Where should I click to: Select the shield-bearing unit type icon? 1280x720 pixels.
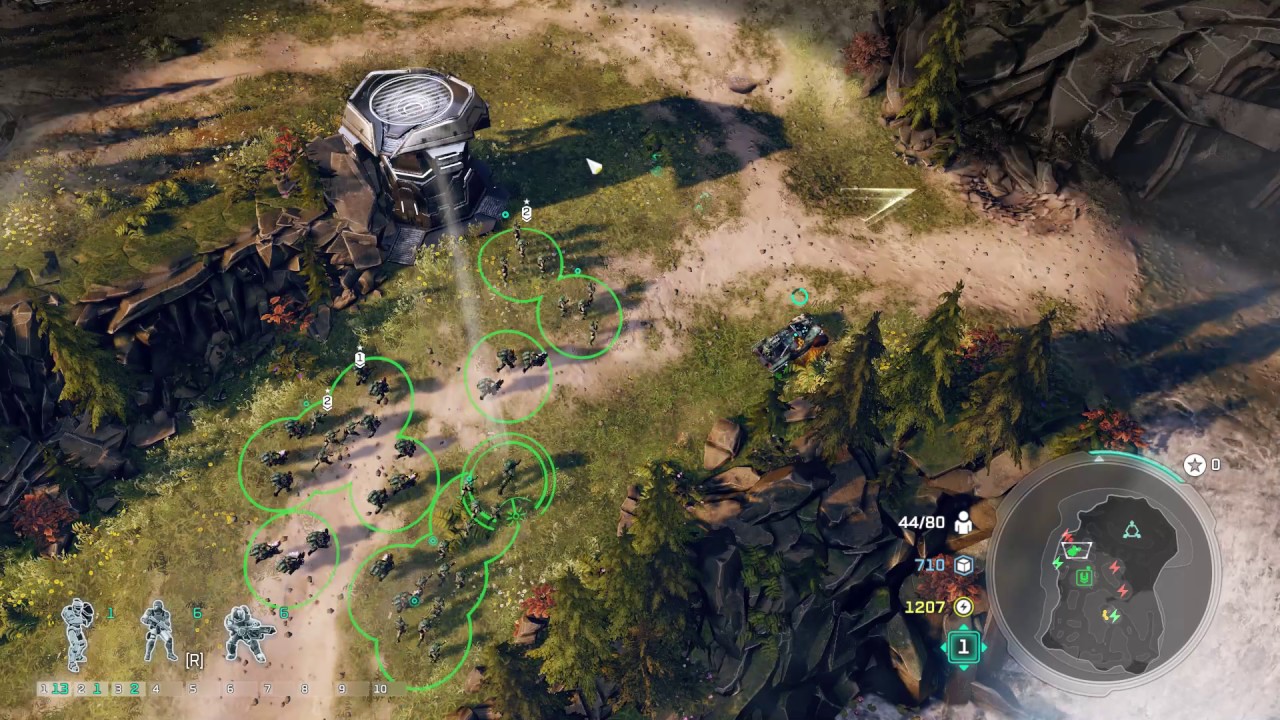[x=77, y=633]
